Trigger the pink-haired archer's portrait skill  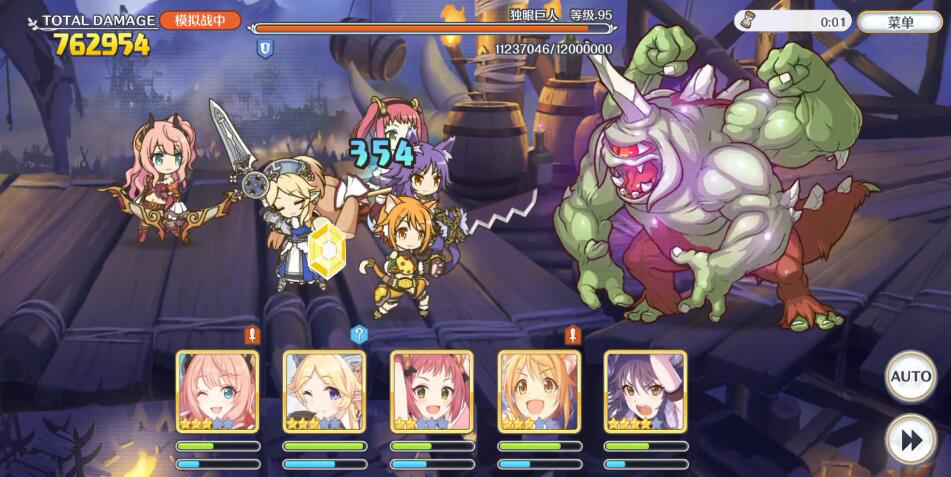coord(217,391)
